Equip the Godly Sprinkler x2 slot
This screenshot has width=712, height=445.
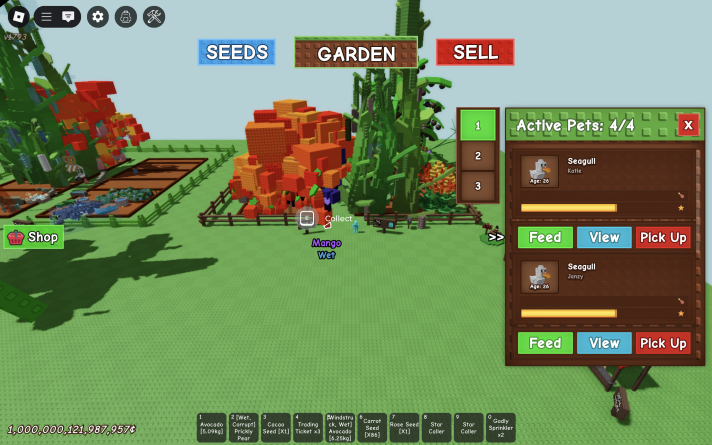click(500, 428)
